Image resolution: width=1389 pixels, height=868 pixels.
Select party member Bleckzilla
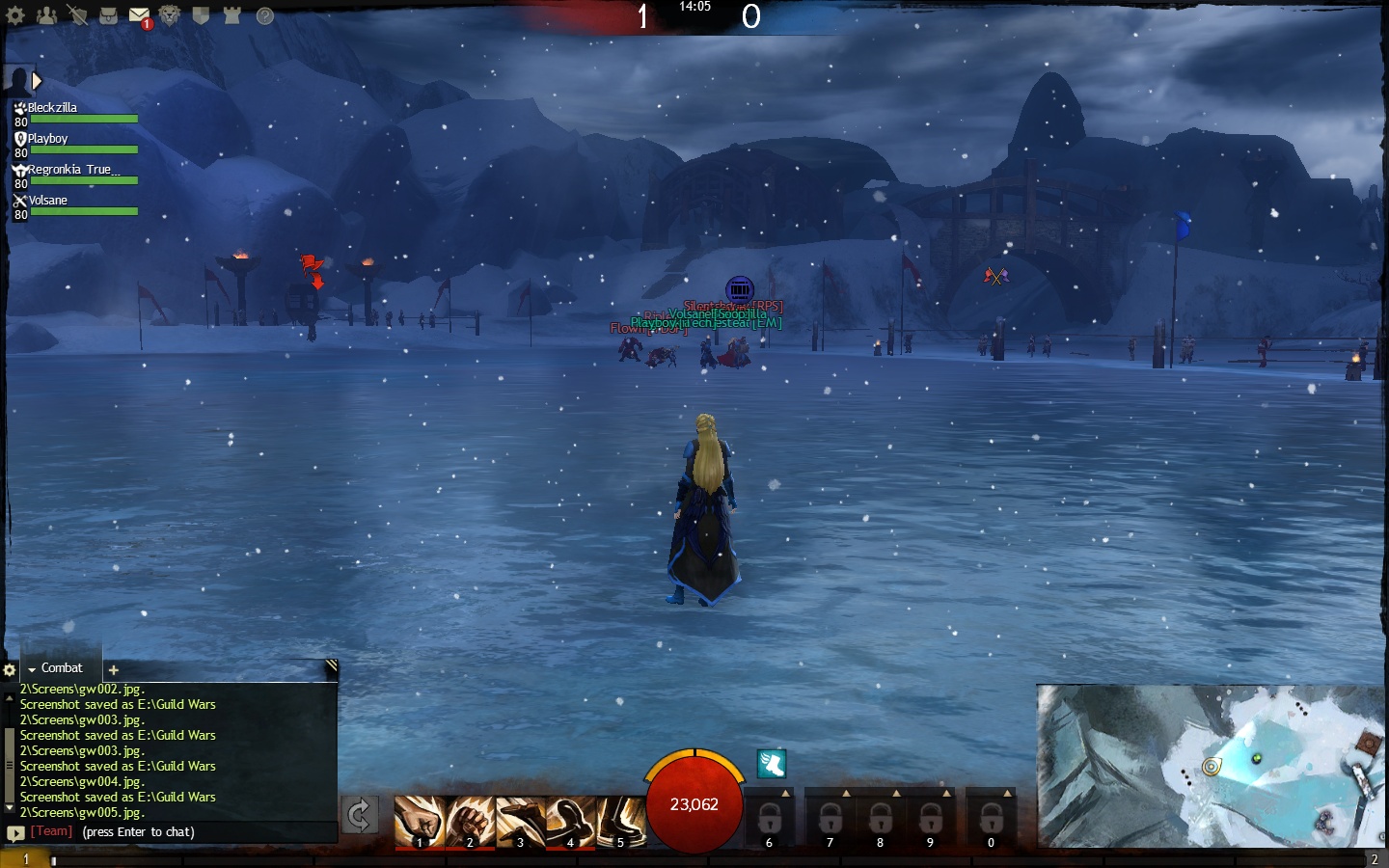pos(52,108)
